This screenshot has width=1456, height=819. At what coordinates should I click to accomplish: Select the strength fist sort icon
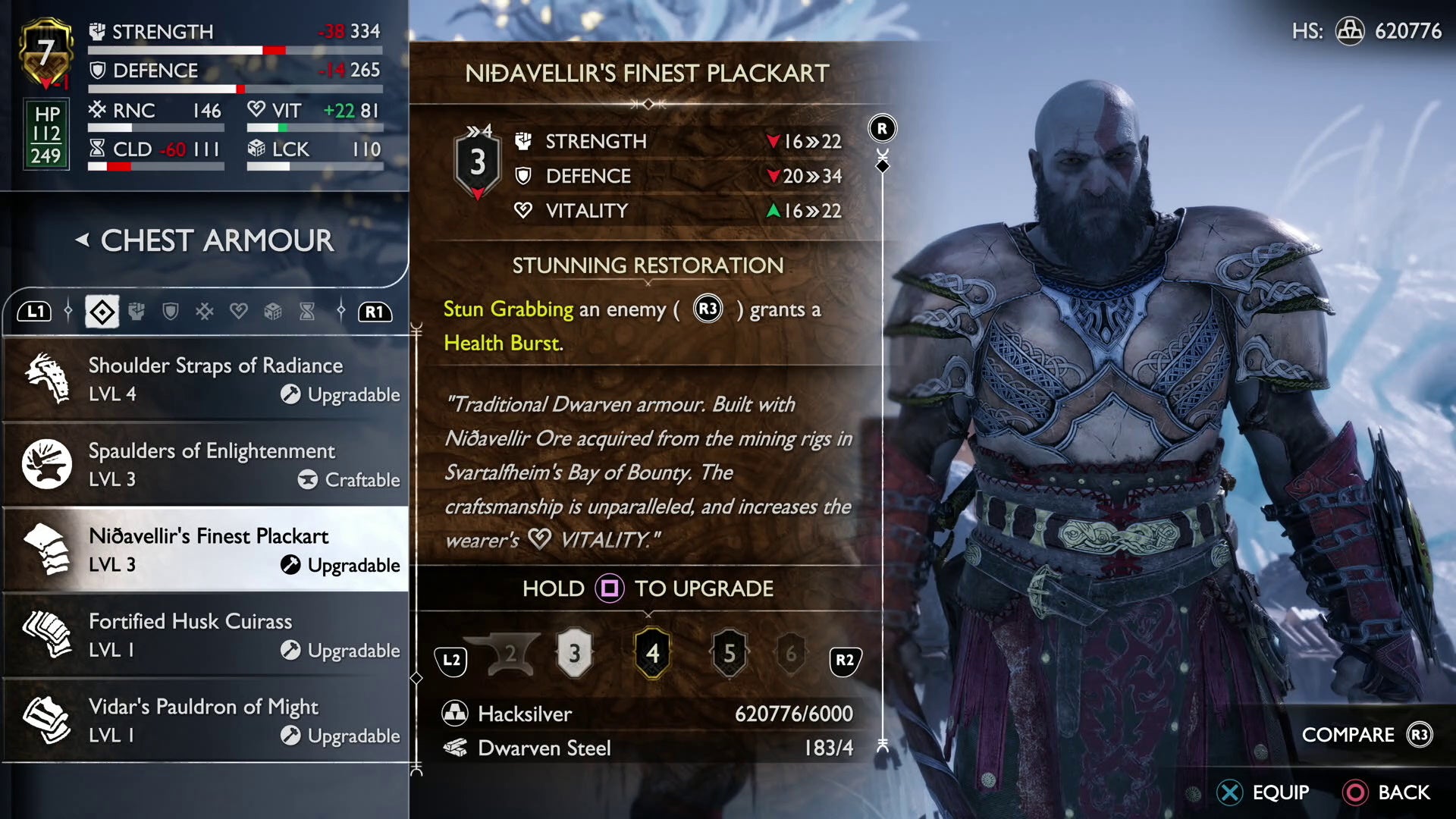pyautogui.click(x=137, y=312)
